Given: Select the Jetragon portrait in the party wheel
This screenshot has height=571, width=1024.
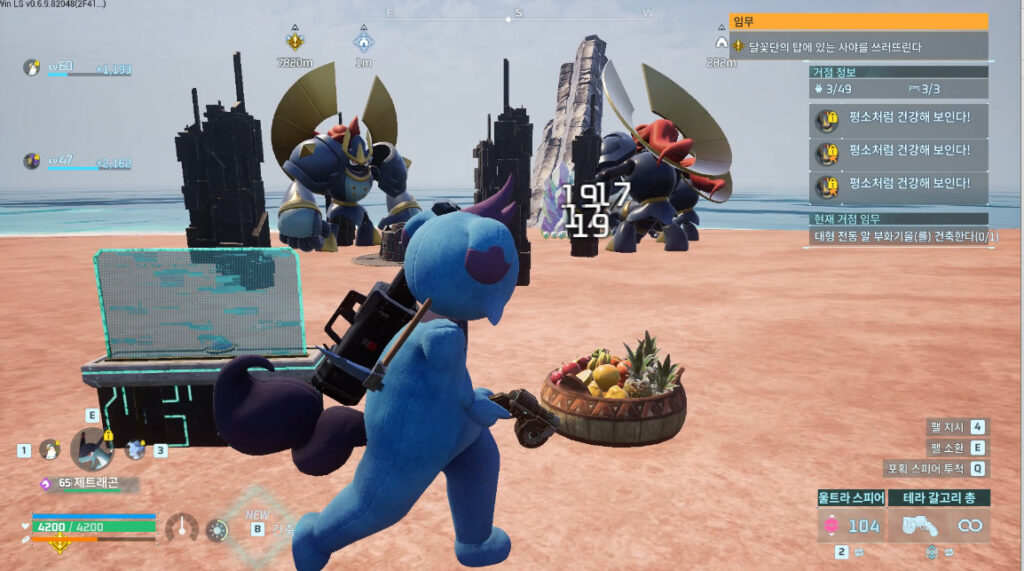Looking at the screenshot, I should (x=91, y=447).
